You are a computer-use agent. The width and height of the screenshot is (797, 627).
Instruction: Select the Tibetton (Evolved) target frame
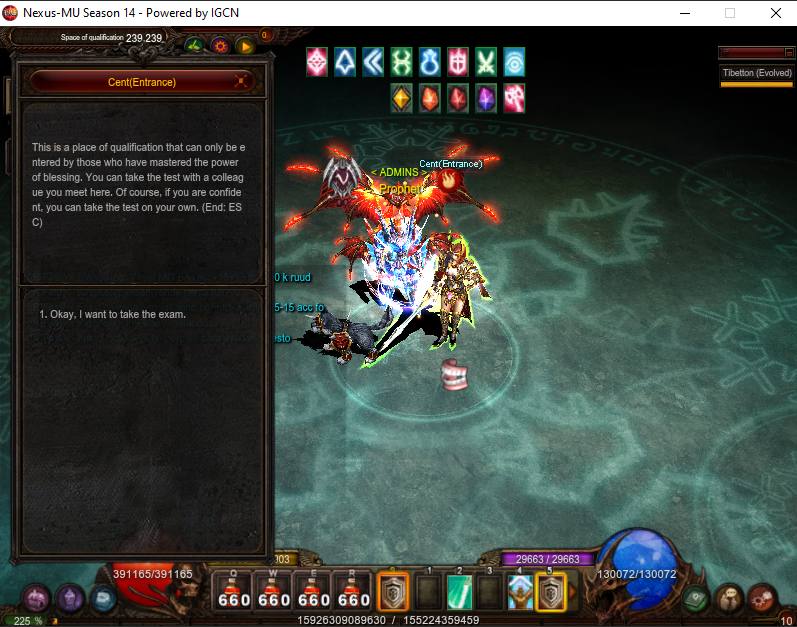(x=756, y=74)
